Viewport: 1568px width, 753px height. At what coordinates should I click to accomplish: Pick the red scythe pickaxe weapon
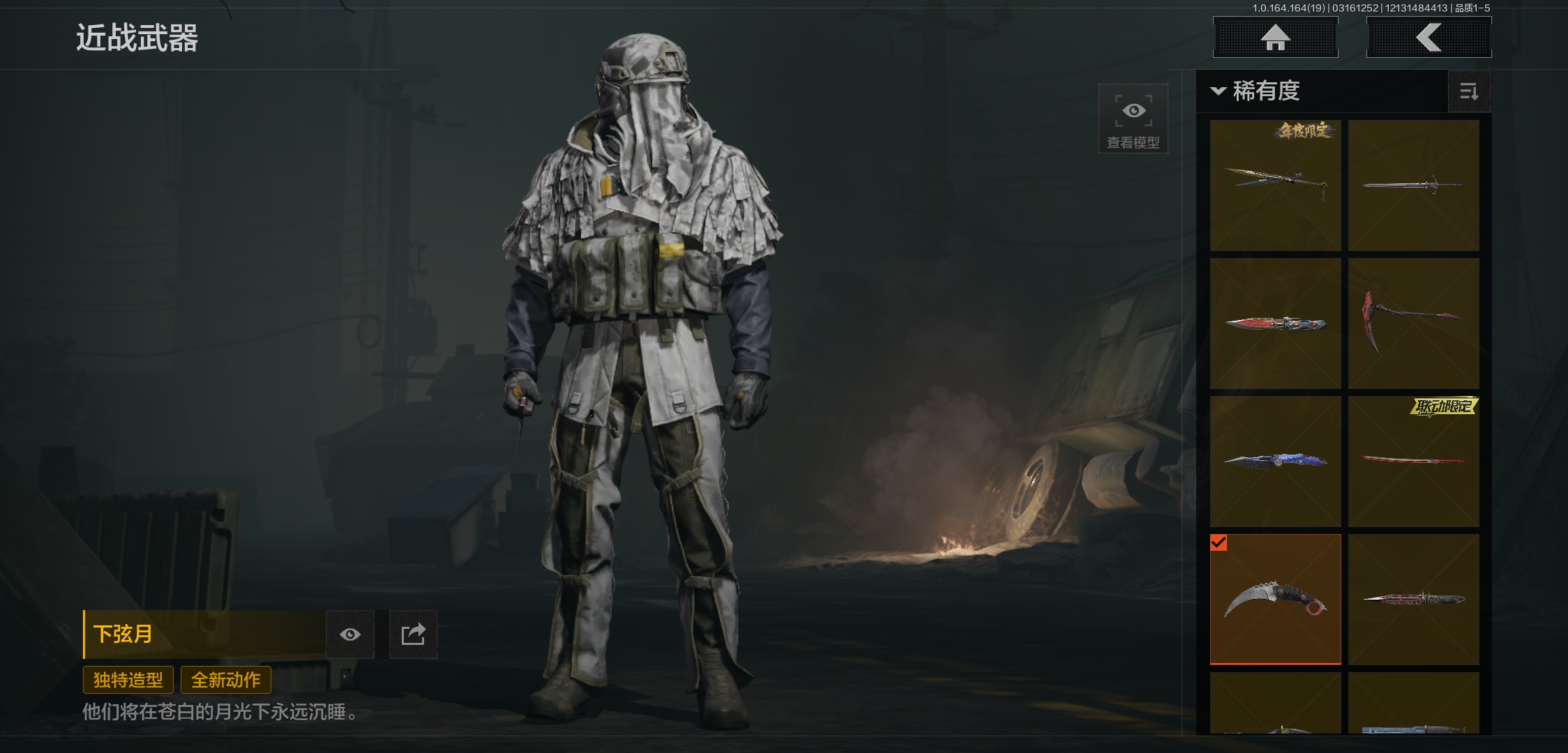click(x=1413, y=324)
